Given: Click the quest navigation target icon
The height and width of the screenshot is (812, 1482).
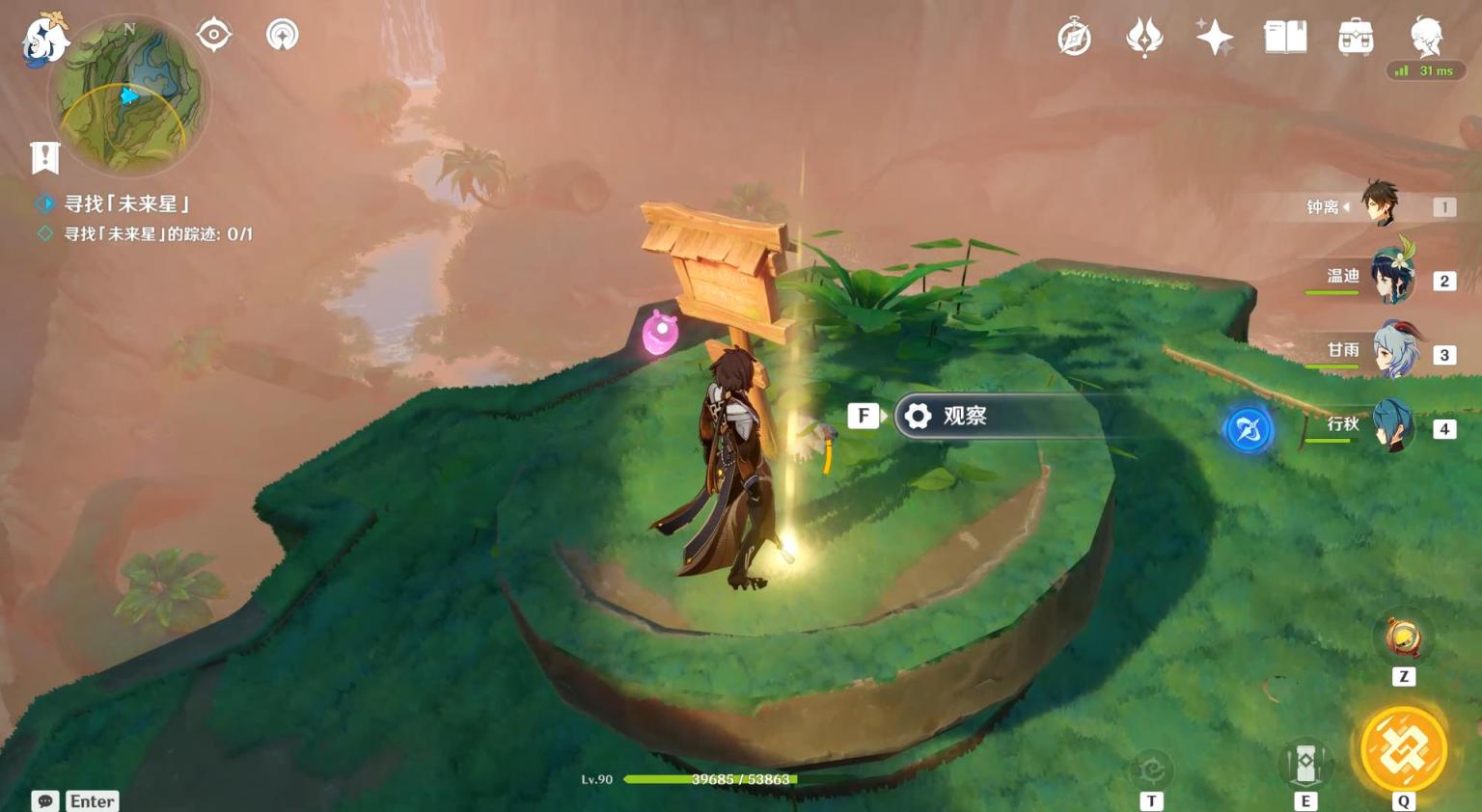Looking at the screenshot, I should click(x=213, y=35).
